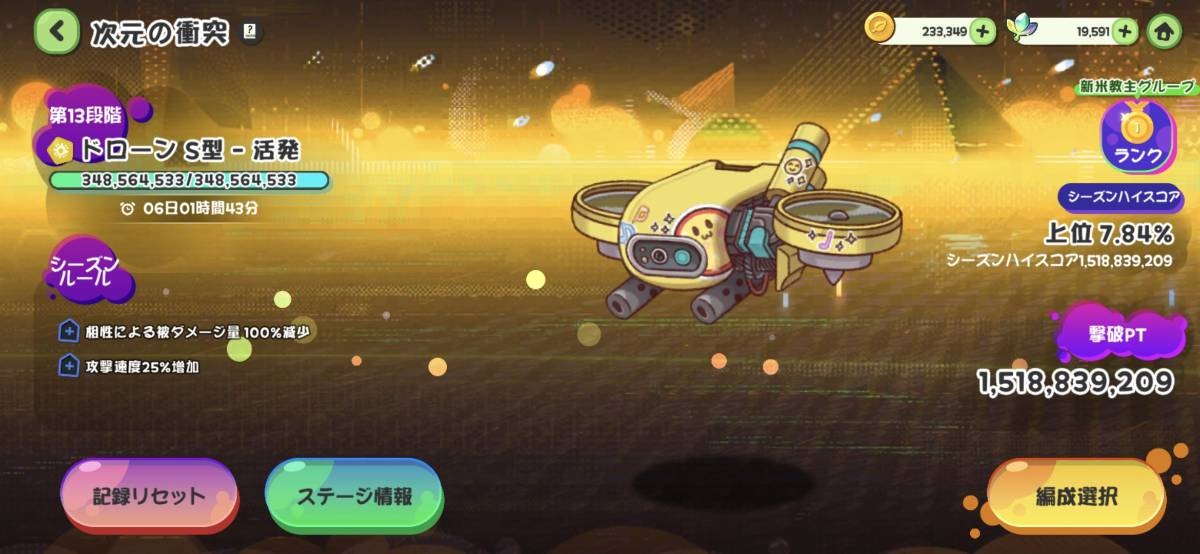
Task: Select the 撃破PT badge
Action: [x=1119, y=336]
